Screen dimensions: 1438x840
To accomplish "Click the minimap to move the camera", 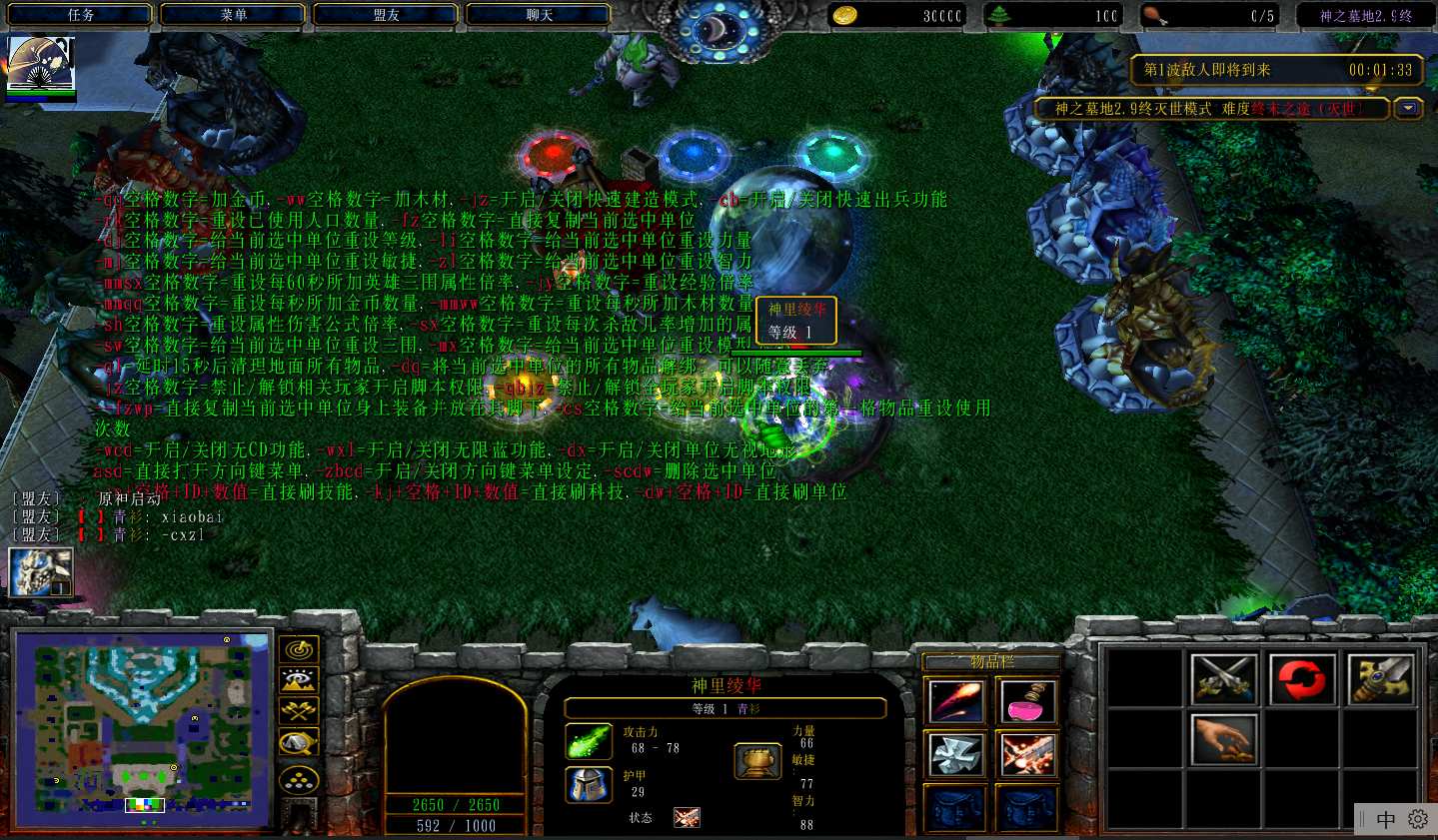I will point(143,729).
